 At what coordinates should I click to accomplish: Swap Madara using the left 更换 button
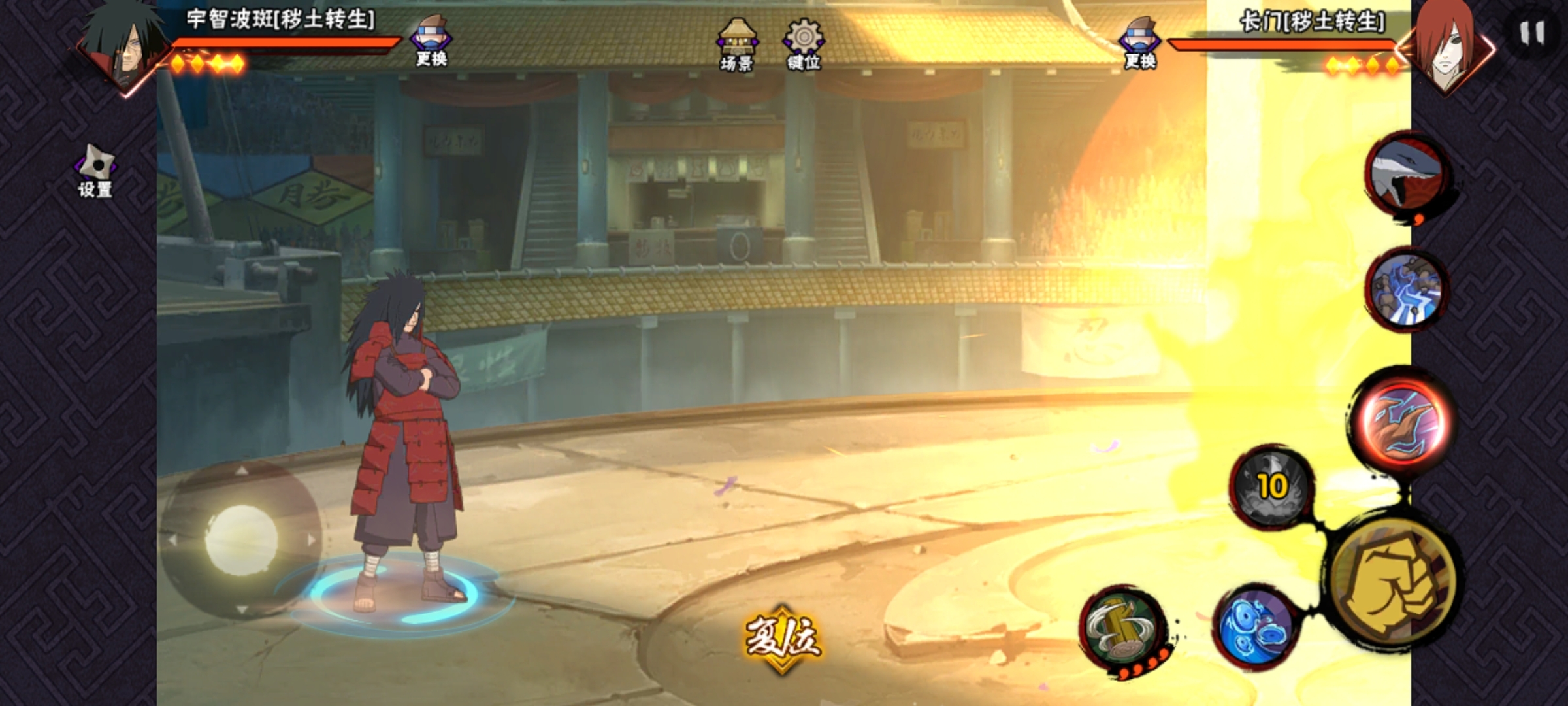(431, 42)
